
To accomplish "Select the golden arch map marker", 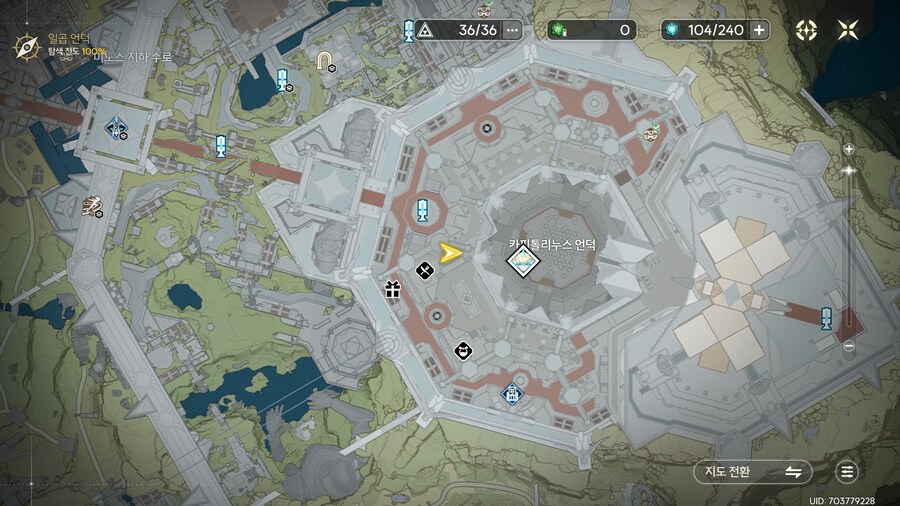I will click(323, 61).
